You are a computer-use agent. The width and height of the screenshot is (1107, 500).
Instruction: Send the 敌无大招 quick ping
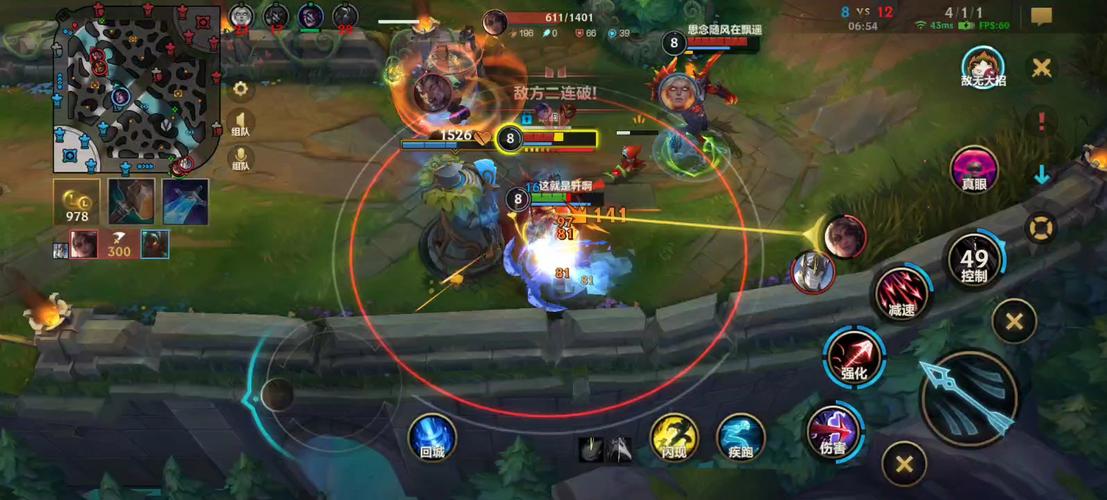981,68
